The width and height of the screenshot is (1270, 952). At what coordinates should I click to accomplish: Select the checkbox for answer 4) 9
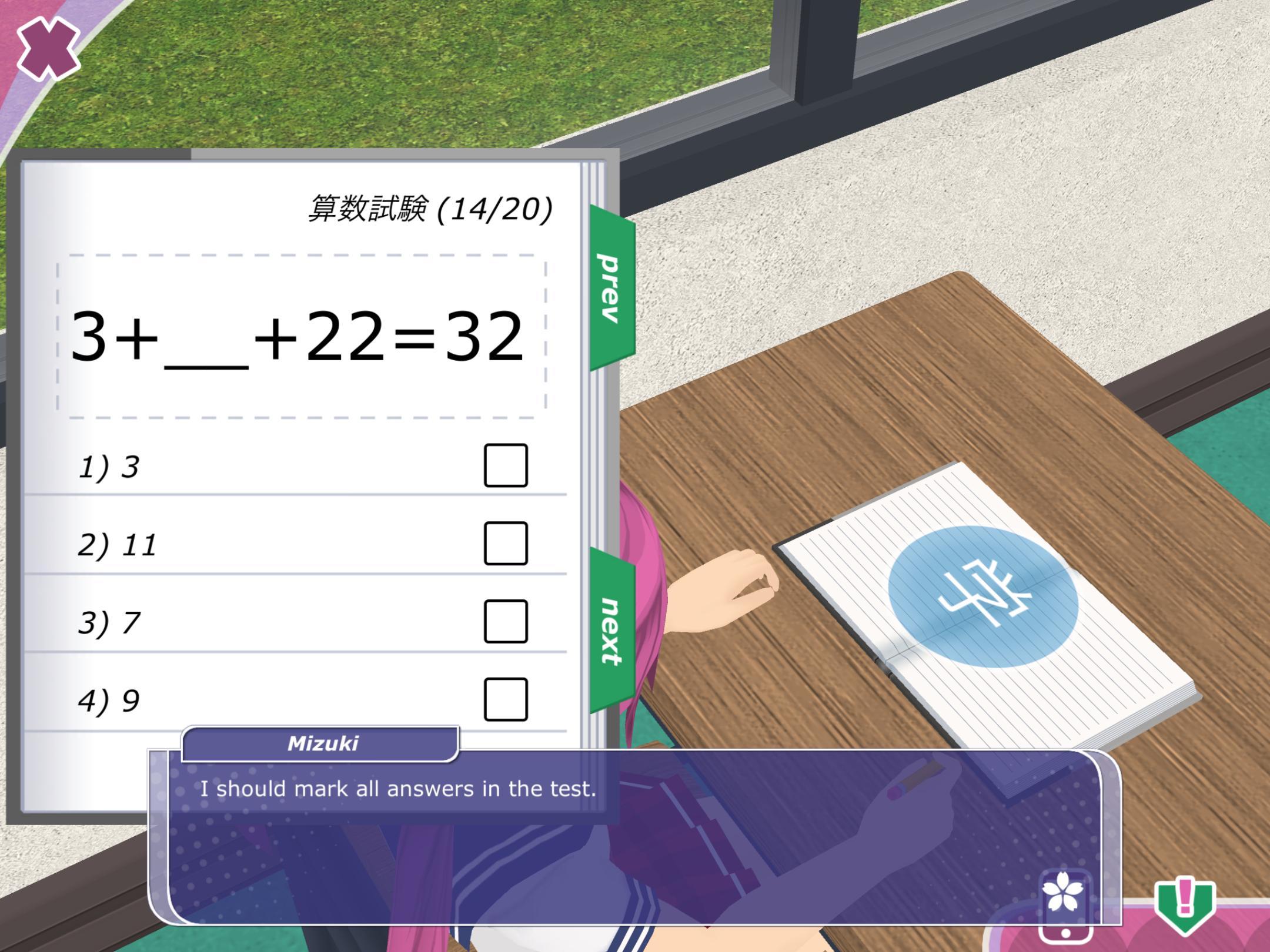click(506, 699)
